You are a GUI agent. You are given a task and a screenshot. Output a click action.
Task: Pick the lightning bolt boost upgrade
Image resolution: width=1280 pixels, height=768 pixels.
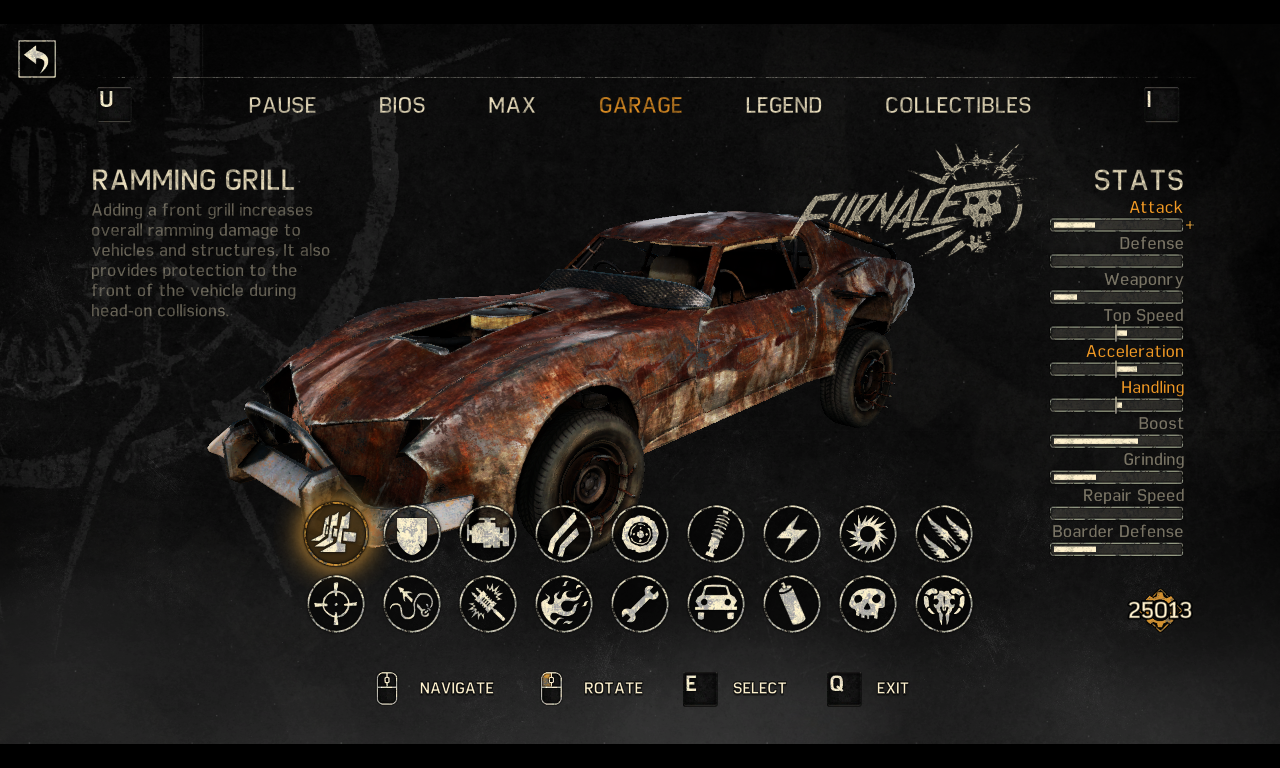(x=792, y=534)
